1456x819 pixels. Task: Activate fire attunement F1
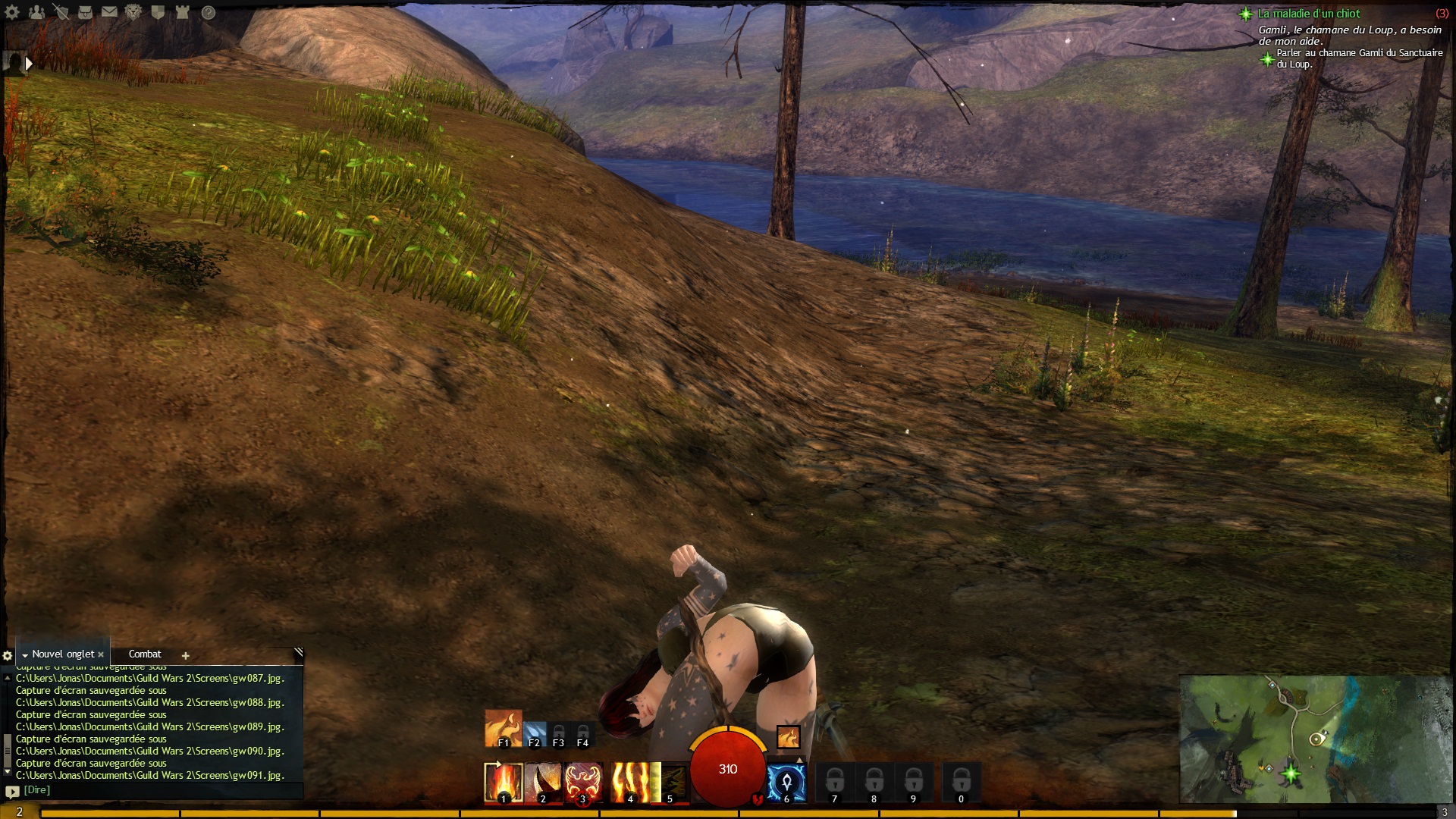point(503,728)
